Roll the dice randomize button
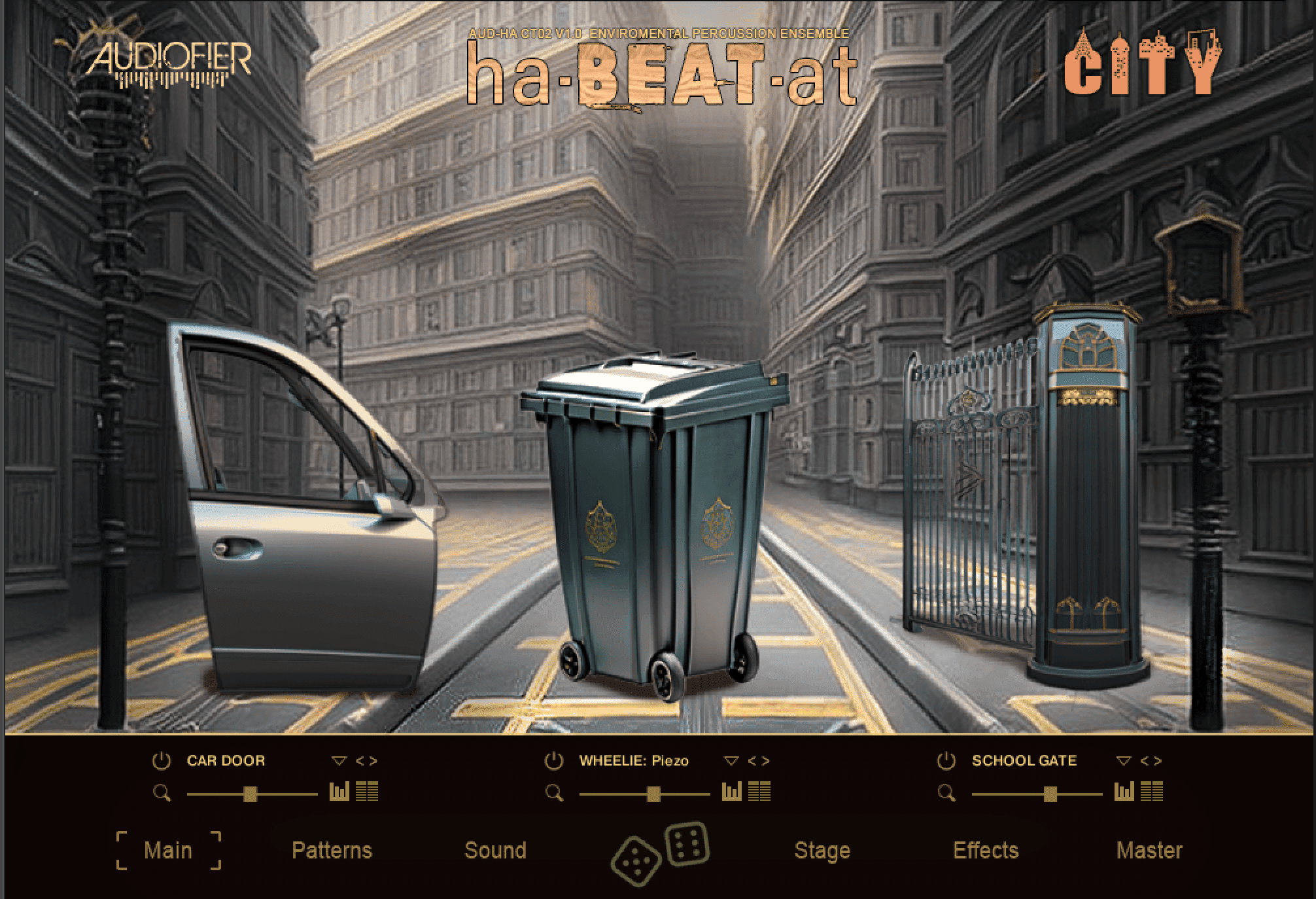 click(659, 852)
